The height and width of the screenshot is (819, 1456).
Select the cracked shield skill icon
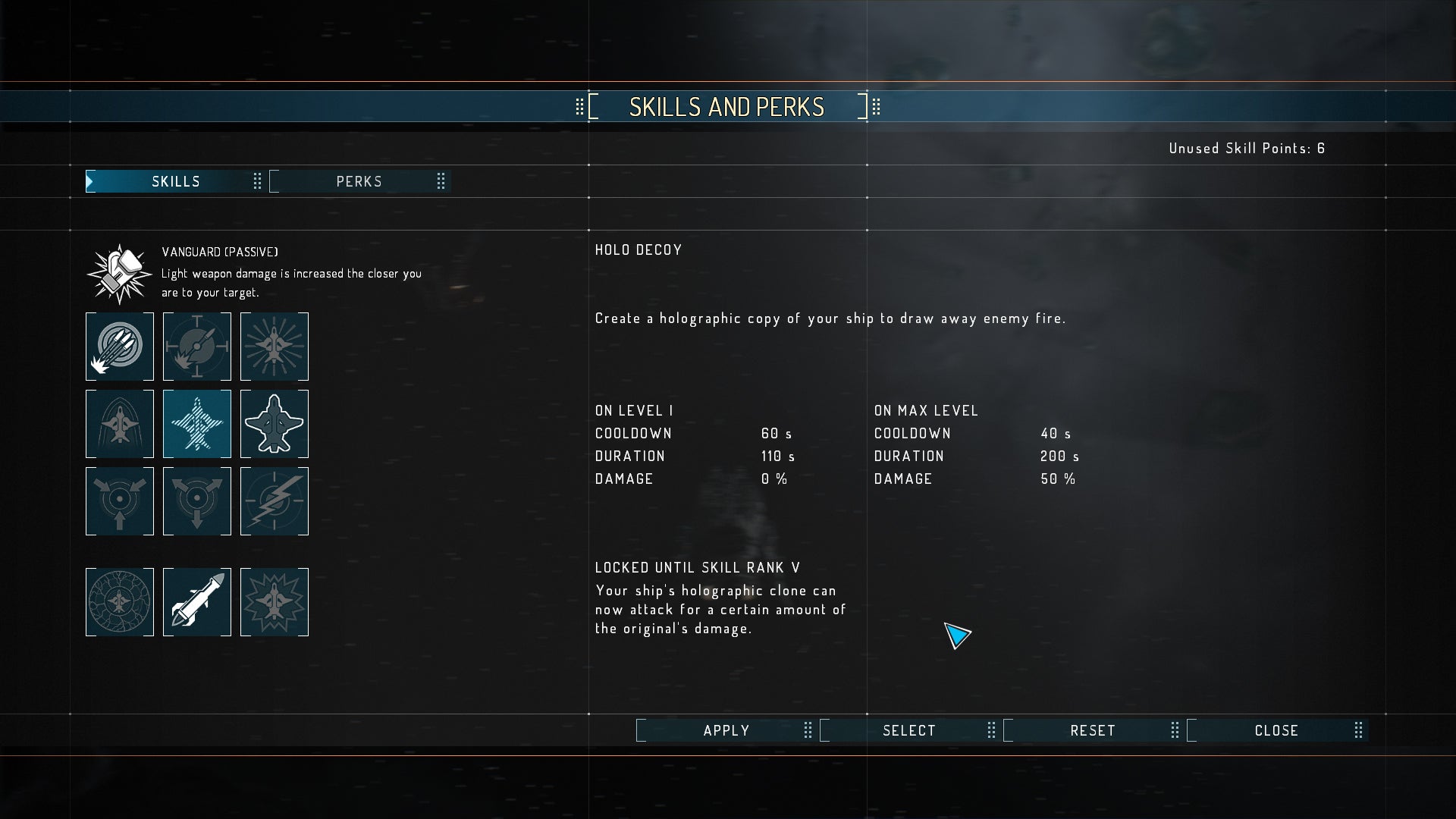[x=119, y=601]
